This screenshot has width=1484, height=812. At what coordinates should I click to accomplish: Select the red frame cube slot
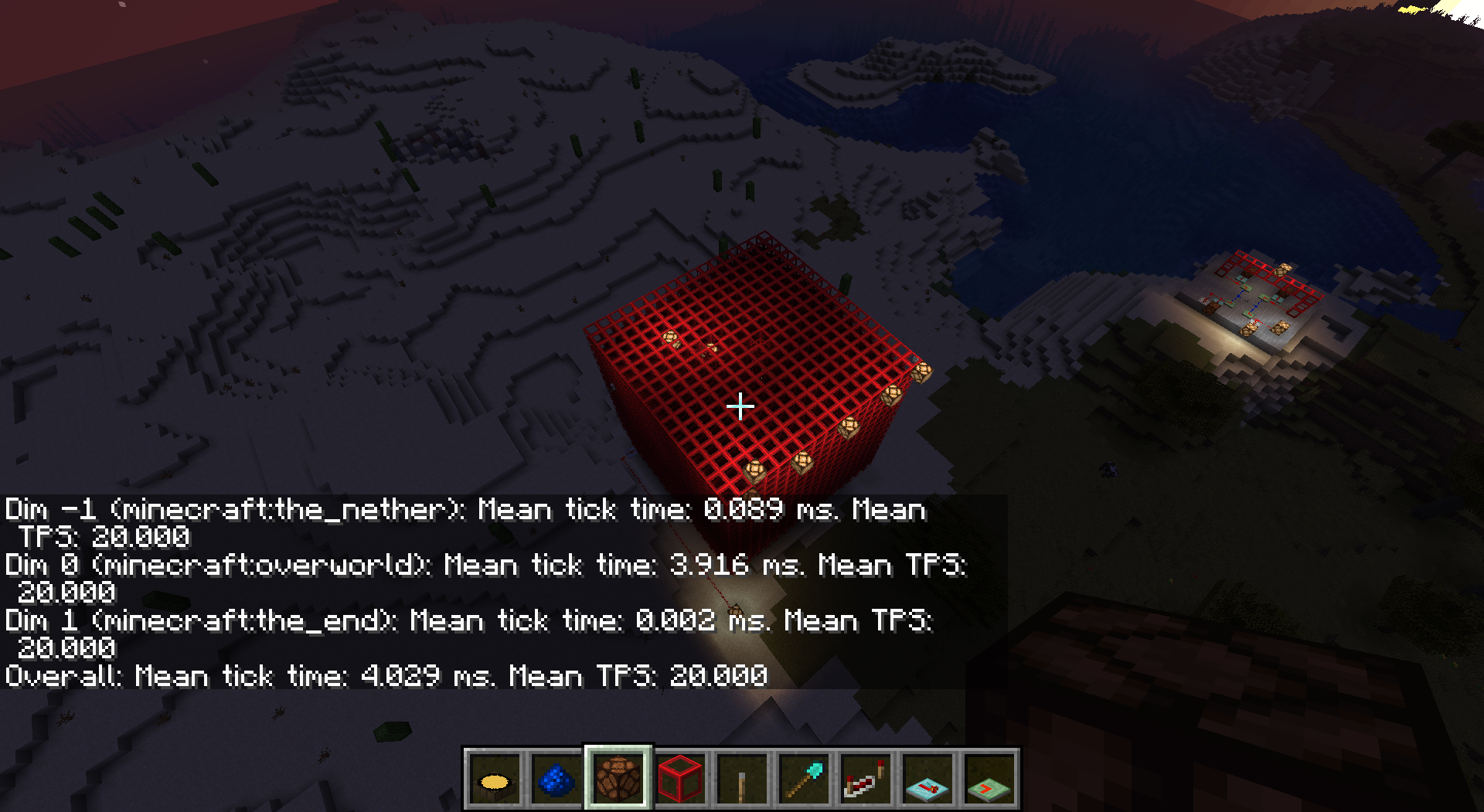[x=680, y=780]
